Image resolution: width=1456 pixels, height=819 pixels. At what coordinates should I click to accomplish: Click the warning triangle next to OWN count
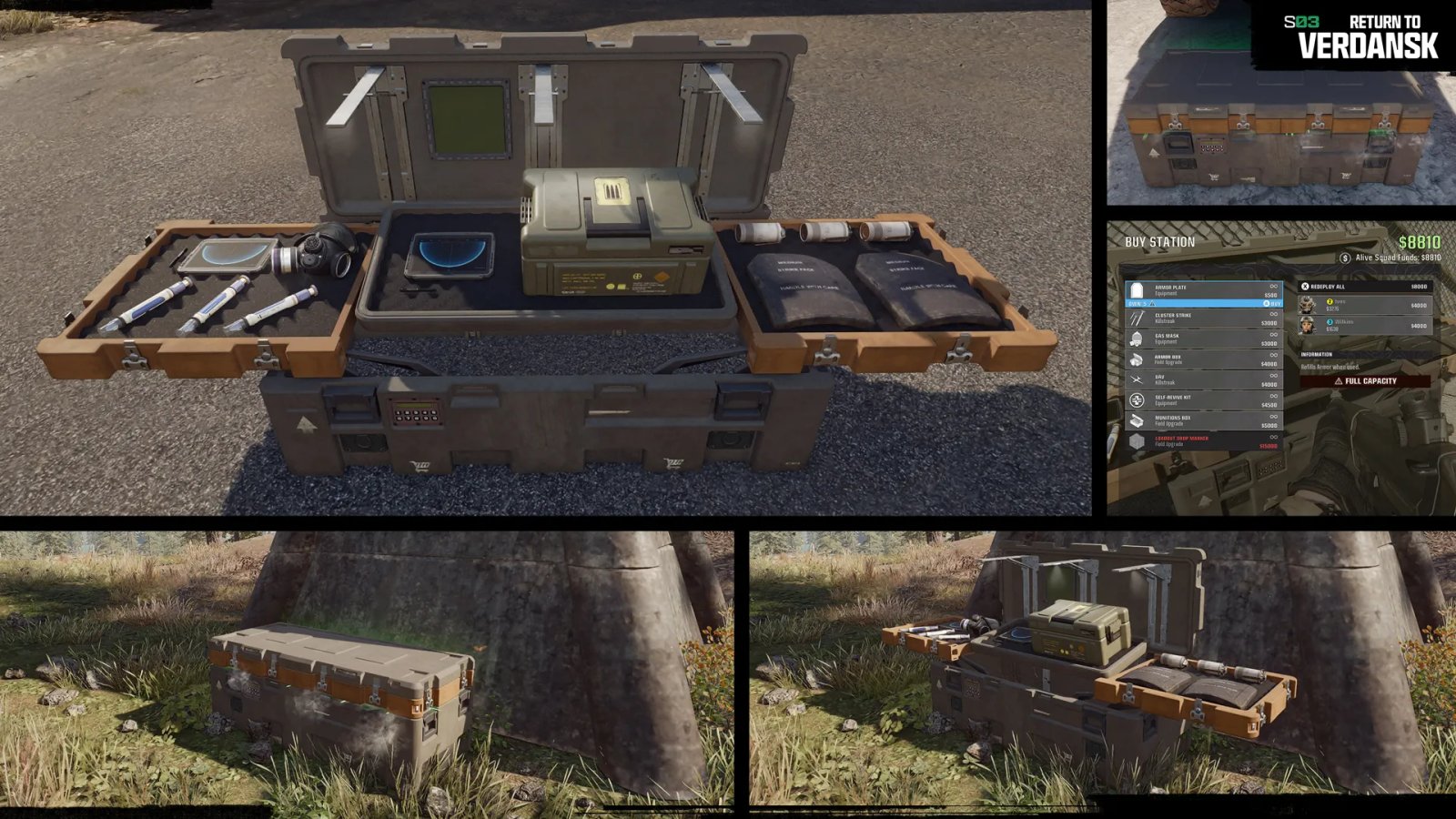(1151, 303)
